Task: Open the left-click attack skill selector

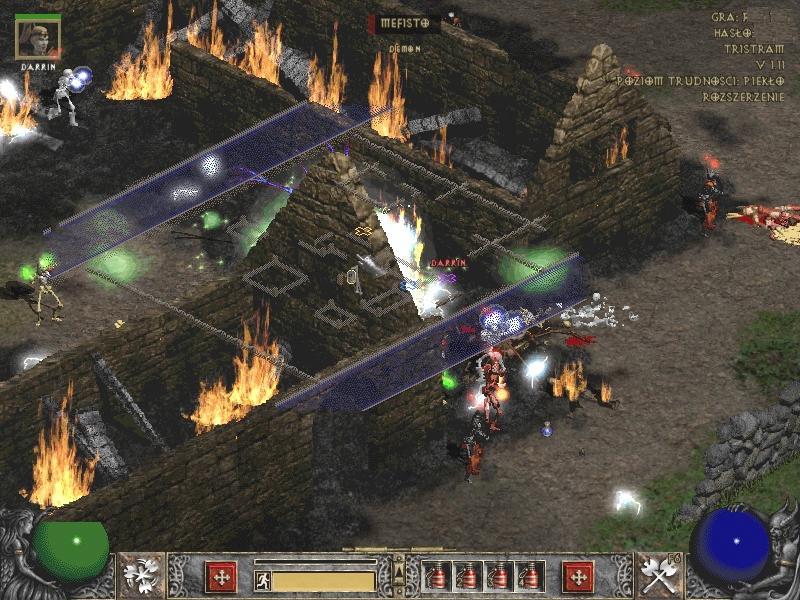Action: click(x=141, y=575)
